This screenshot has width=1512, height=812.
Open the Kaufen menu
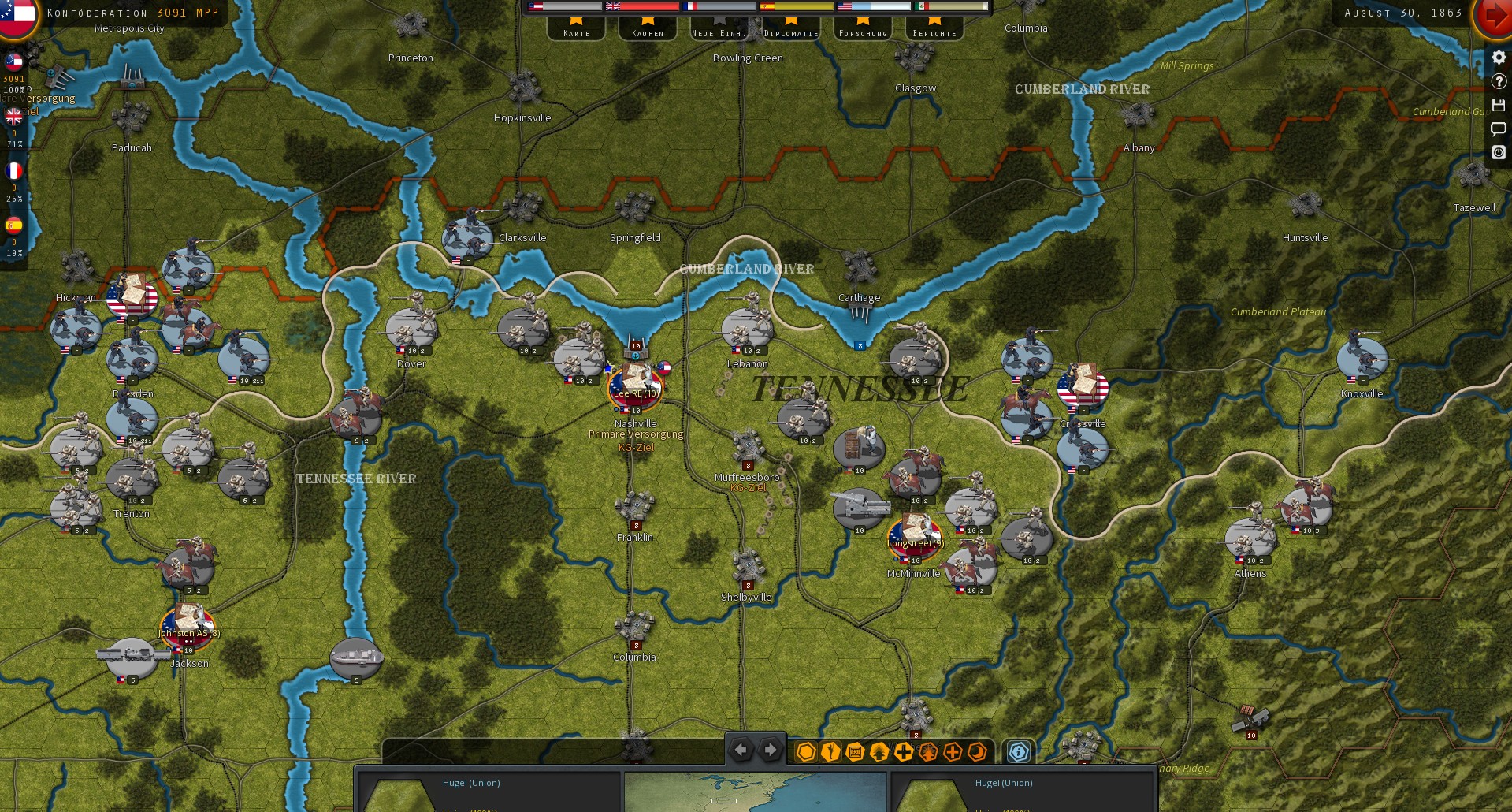coord(647,33)
